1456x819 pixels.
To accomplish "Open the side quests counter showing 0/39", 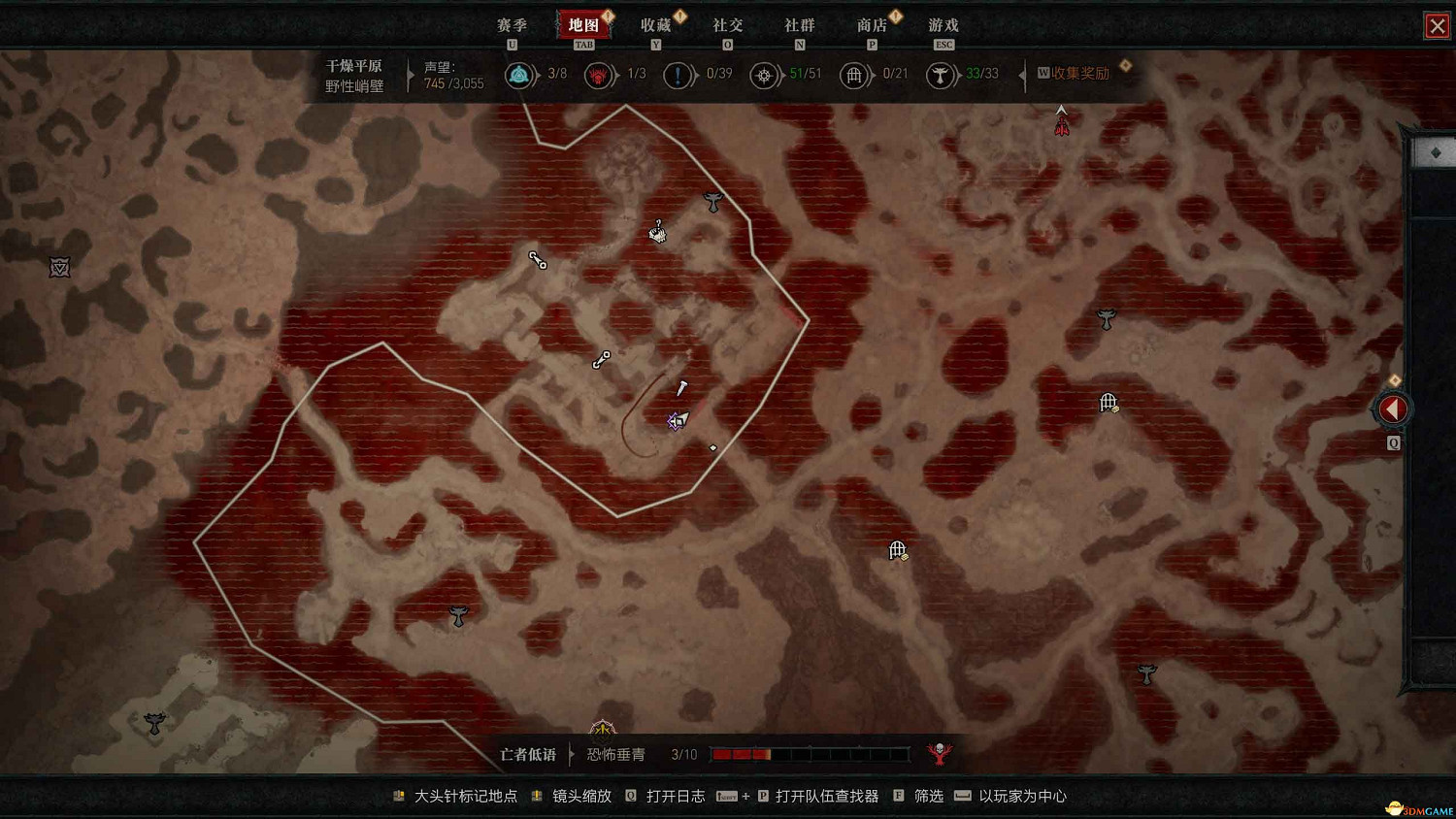I will 678,75.
